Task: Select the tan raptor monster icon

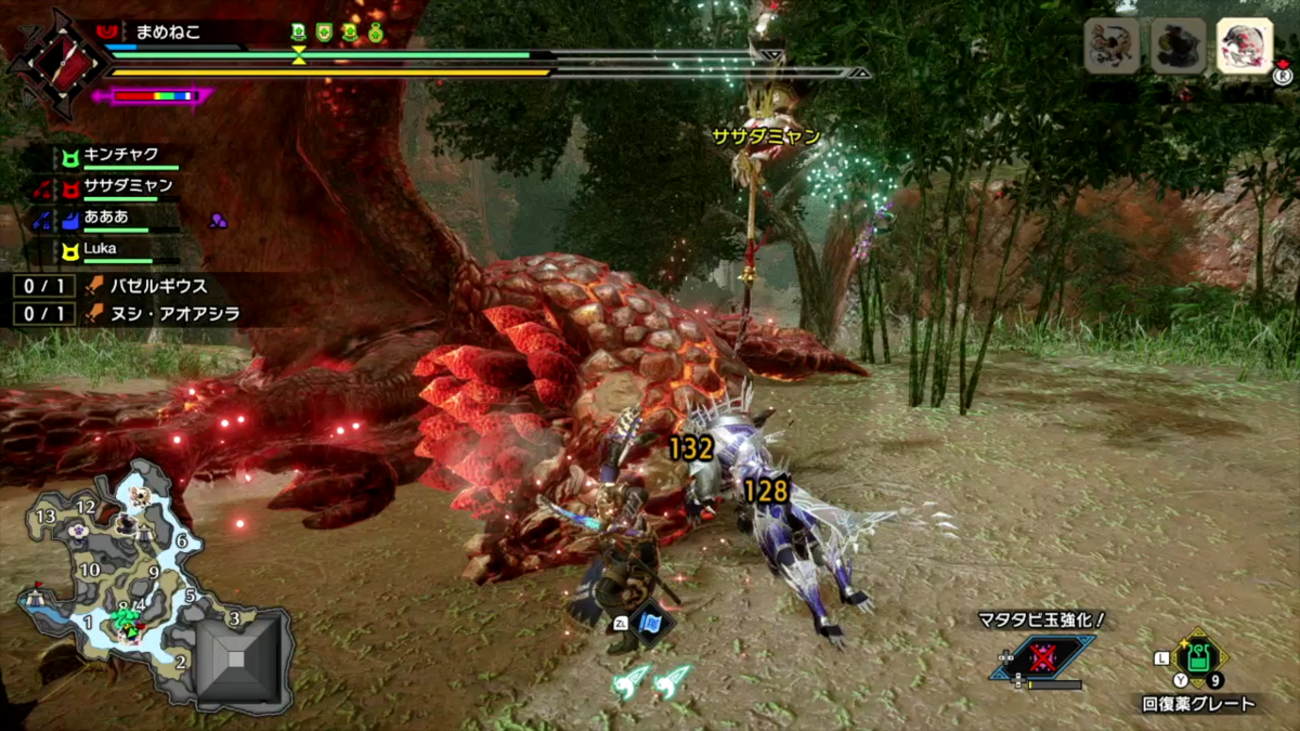Action: pyautogui.click(x=1112, y=46)
